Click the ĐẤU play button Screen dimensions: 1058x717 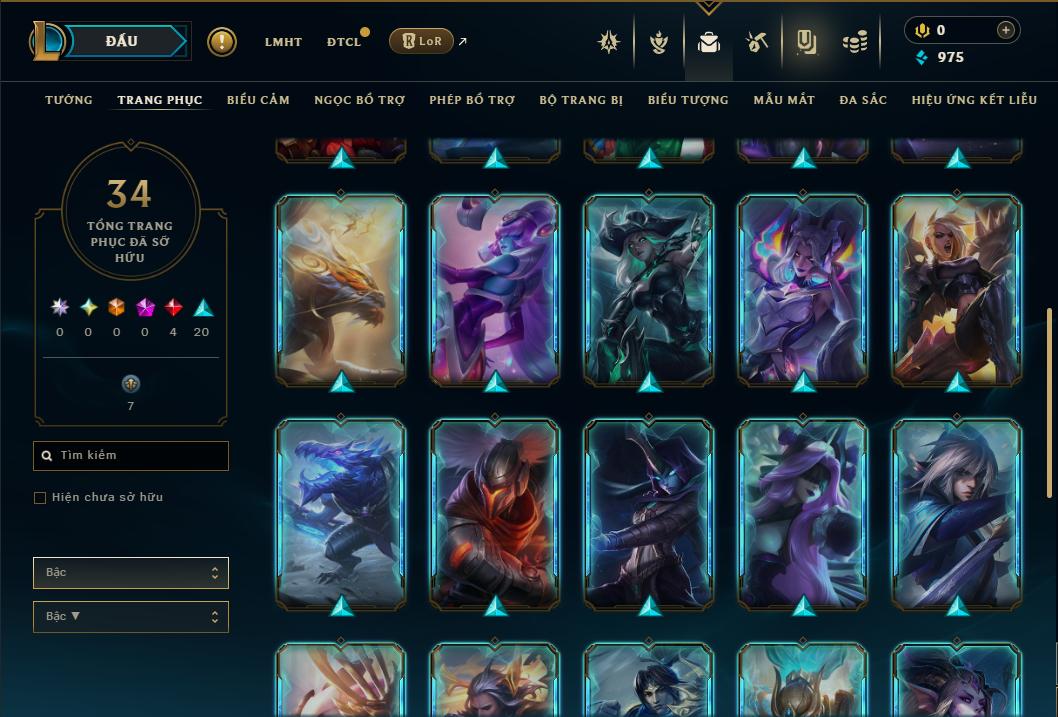(x=122, y=41)
